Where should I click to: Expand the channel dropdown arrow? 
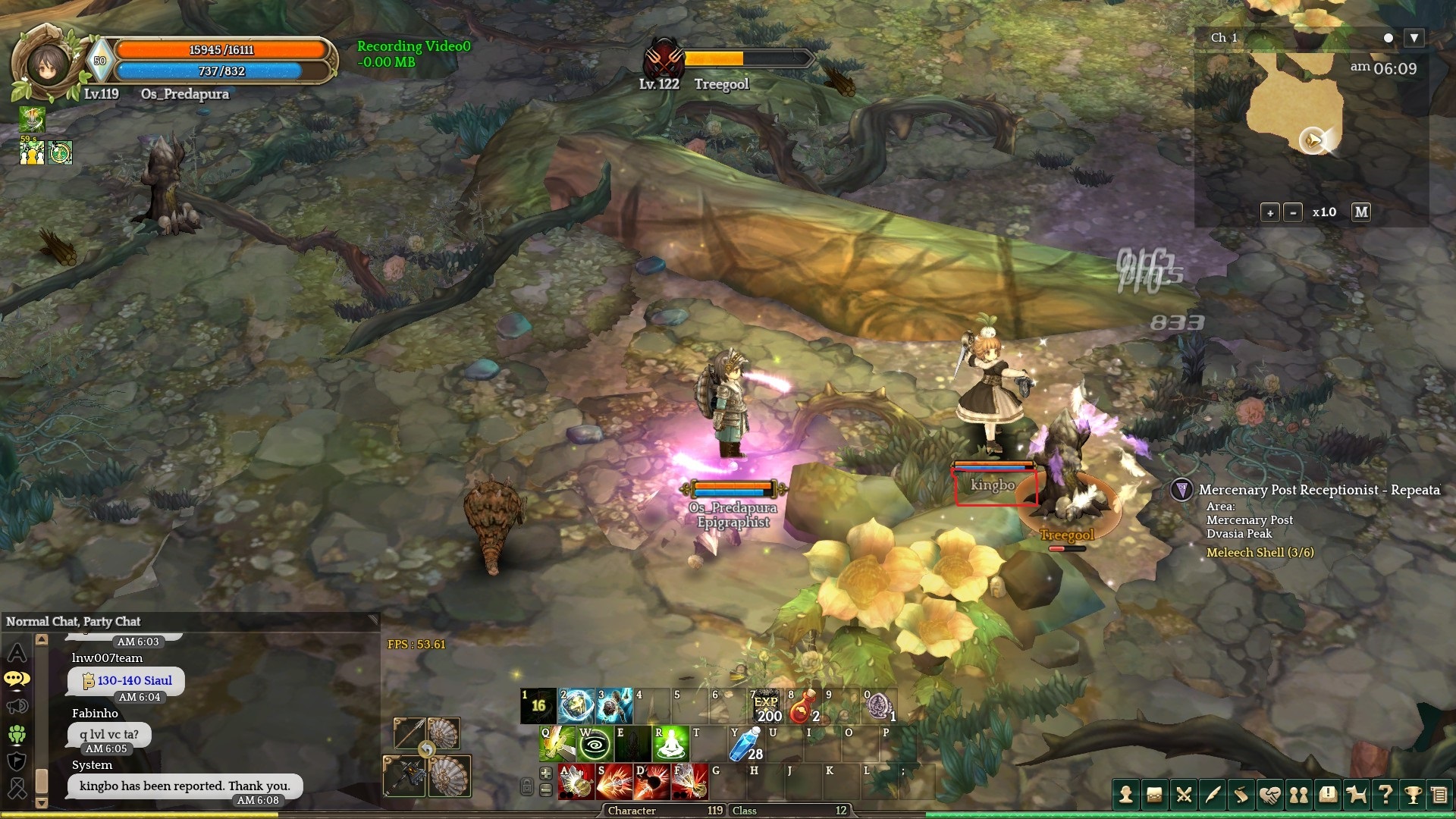1414,38
